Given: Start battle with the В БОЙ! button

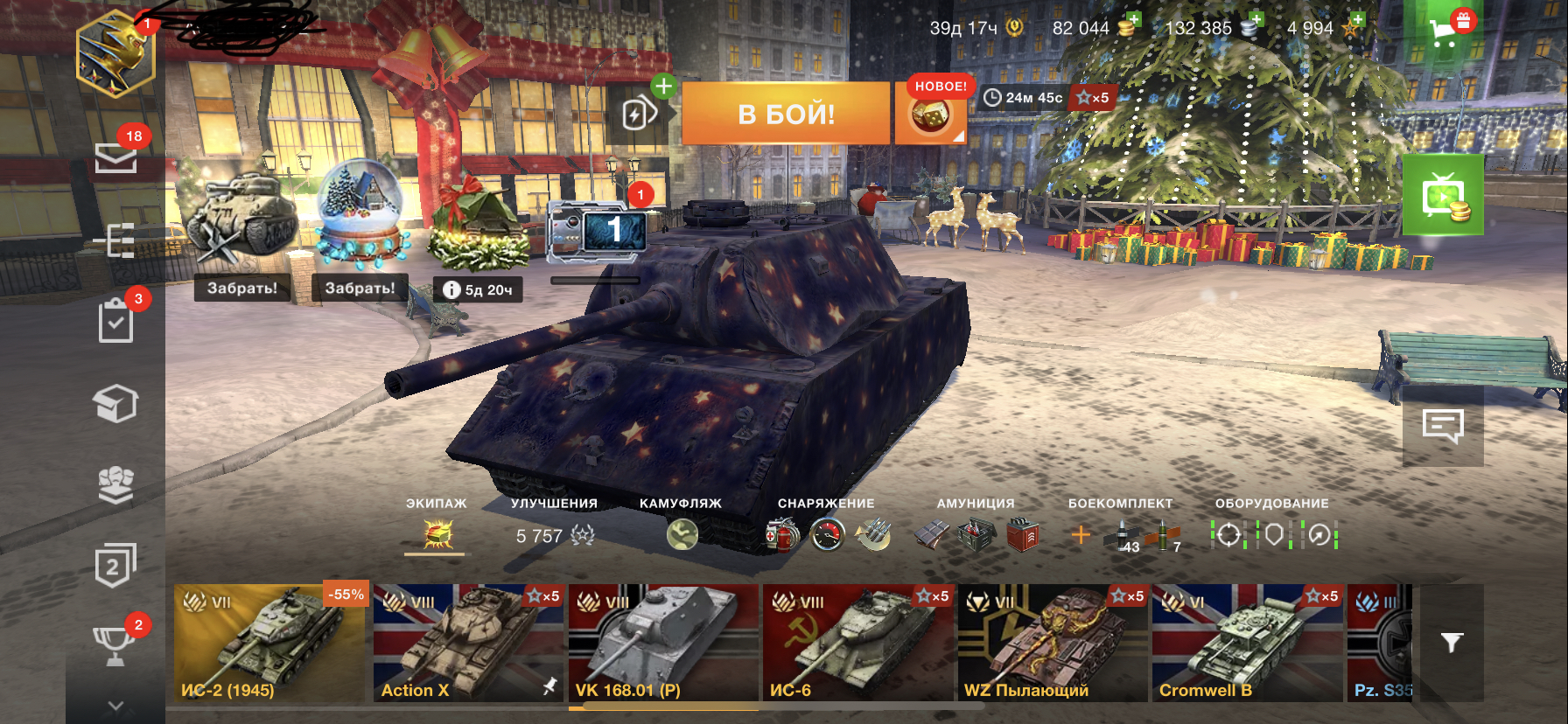Looking at the screenshot, I should coord(785,114).
